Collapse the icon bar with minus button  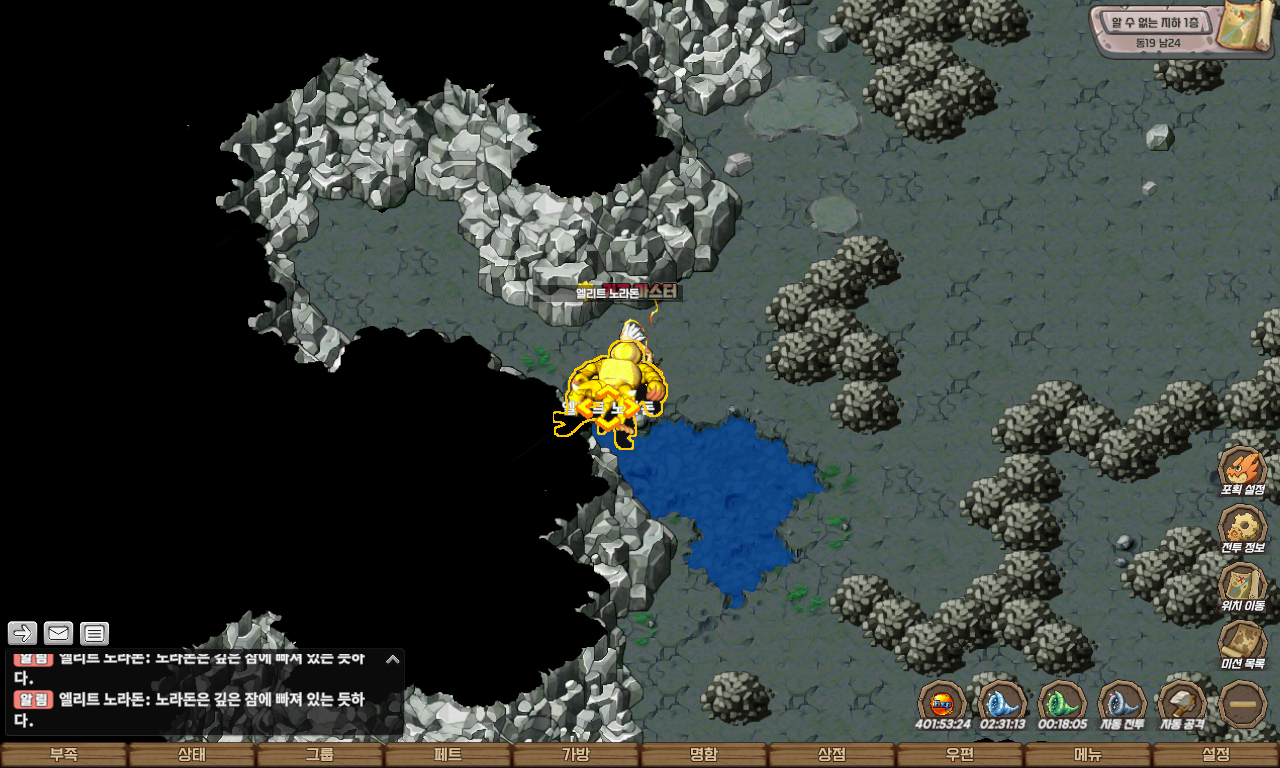1243,704
